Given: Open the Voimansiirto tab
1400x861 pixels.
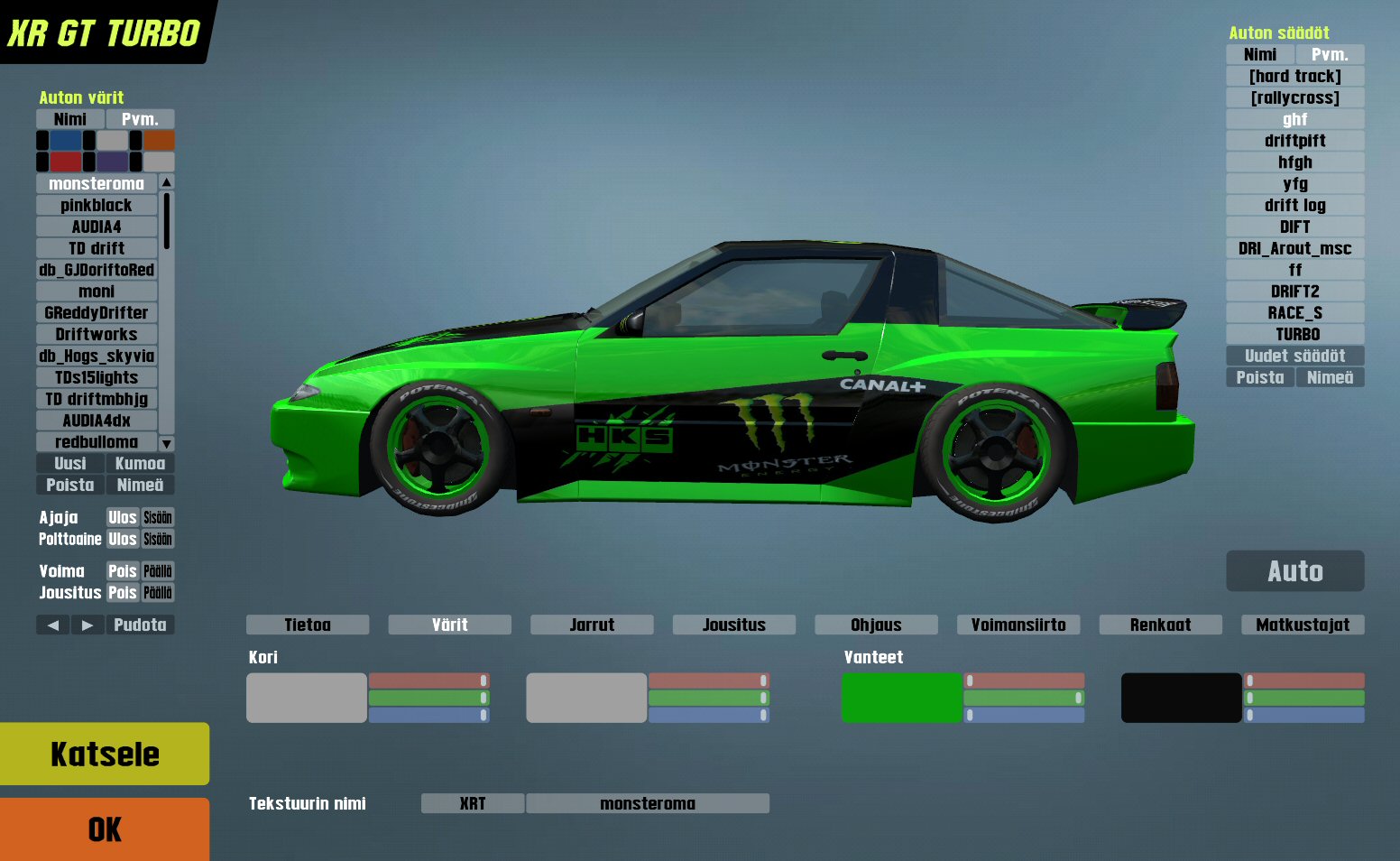Looking at the screenshot, I should click(1018, 625).
